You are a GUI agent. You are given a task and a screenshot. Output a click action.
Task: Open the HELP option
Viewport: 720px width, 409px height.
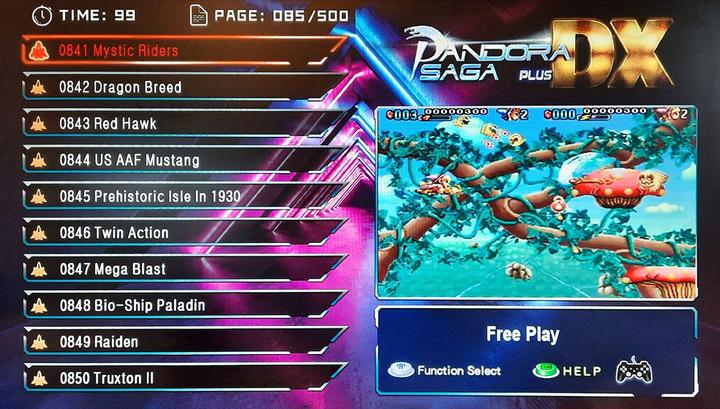point(567,371)
